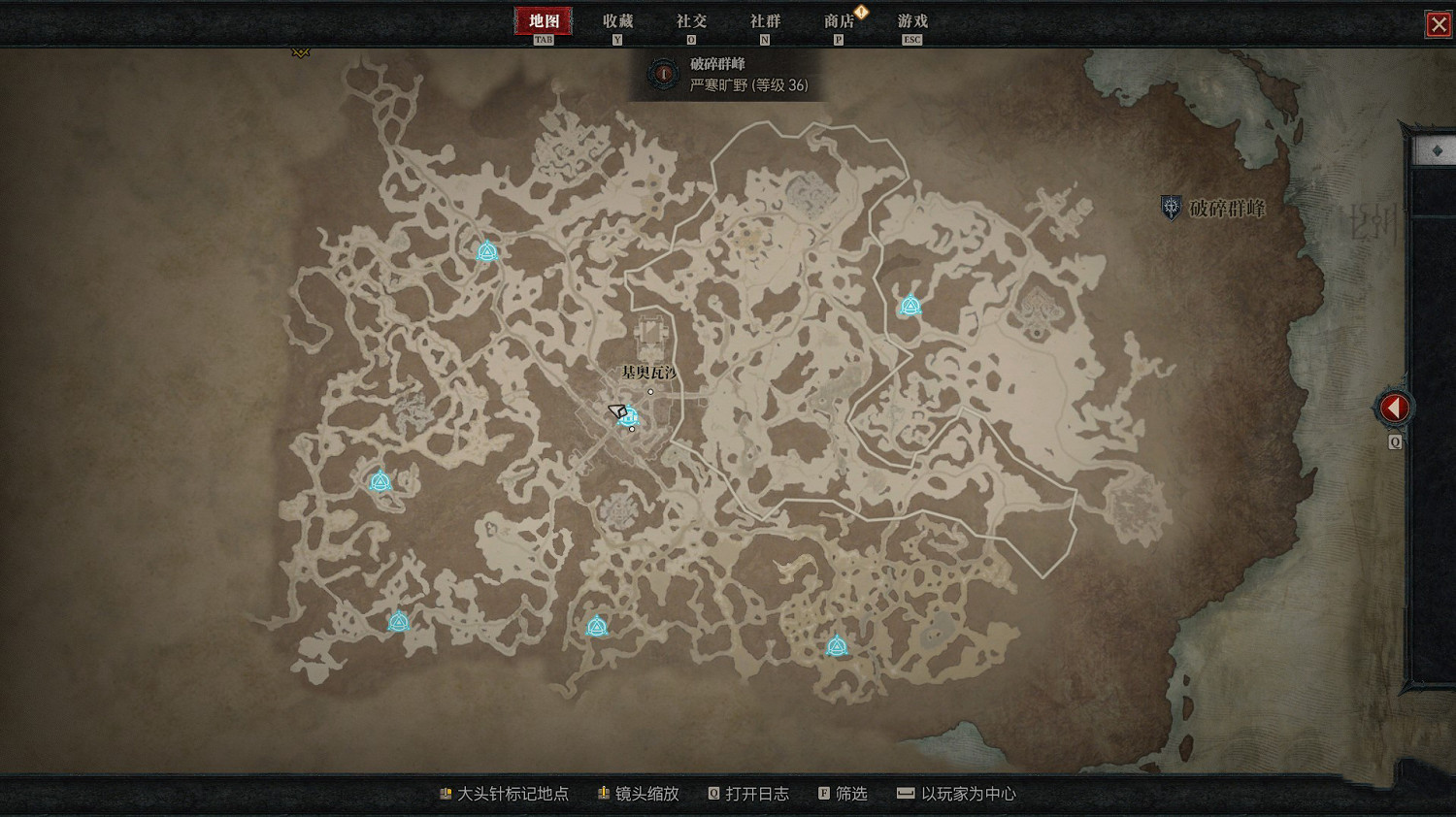Image resolution: width=1456 pixels, height=817 pixels.
Task: Close the map screen
Action: 1439,24
